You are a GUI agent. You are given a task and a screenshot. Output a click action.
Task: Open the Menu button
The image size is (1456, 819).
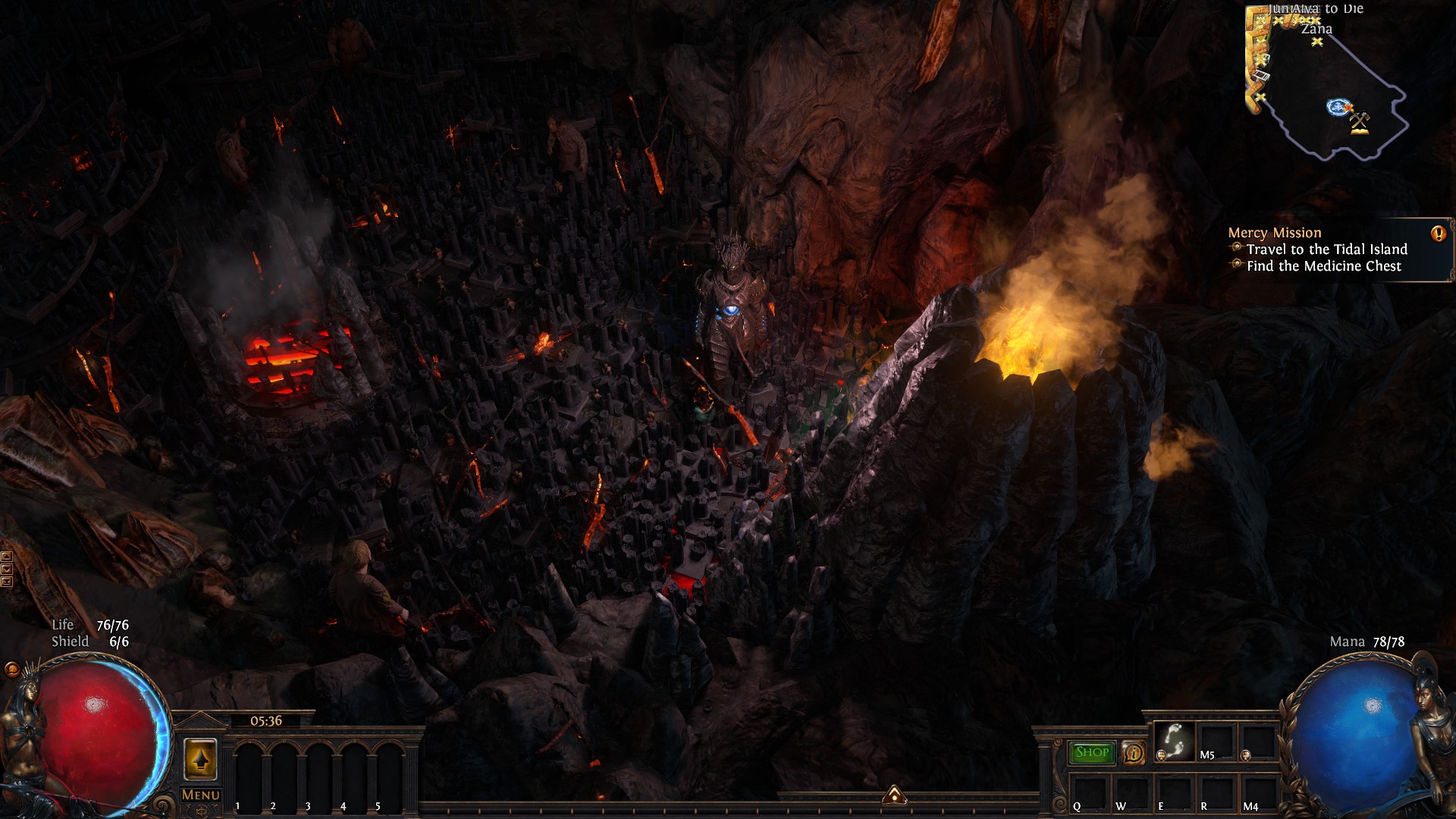(x=200, y=795)
